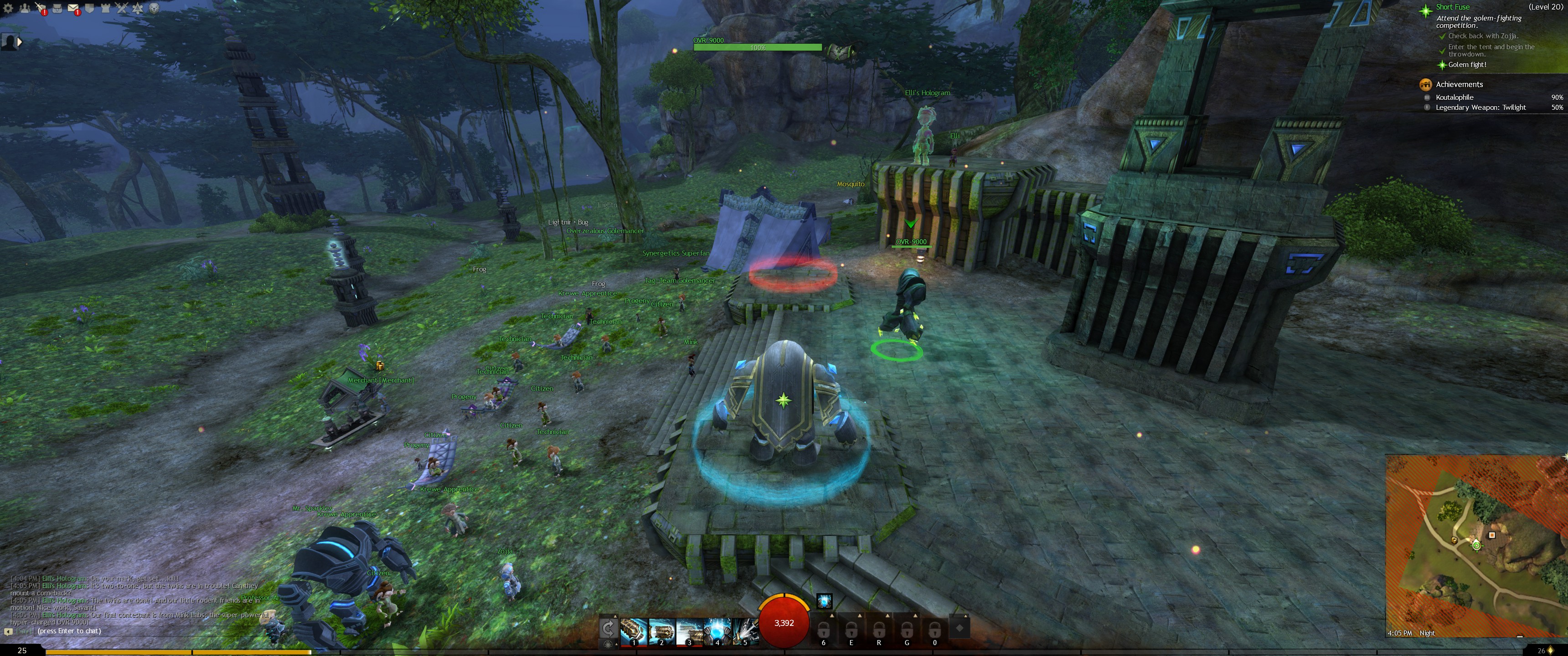This screenshot has width=1568, height=656.
Task: Activate golem fist skill in slot 1
Action: click(633, 631)
